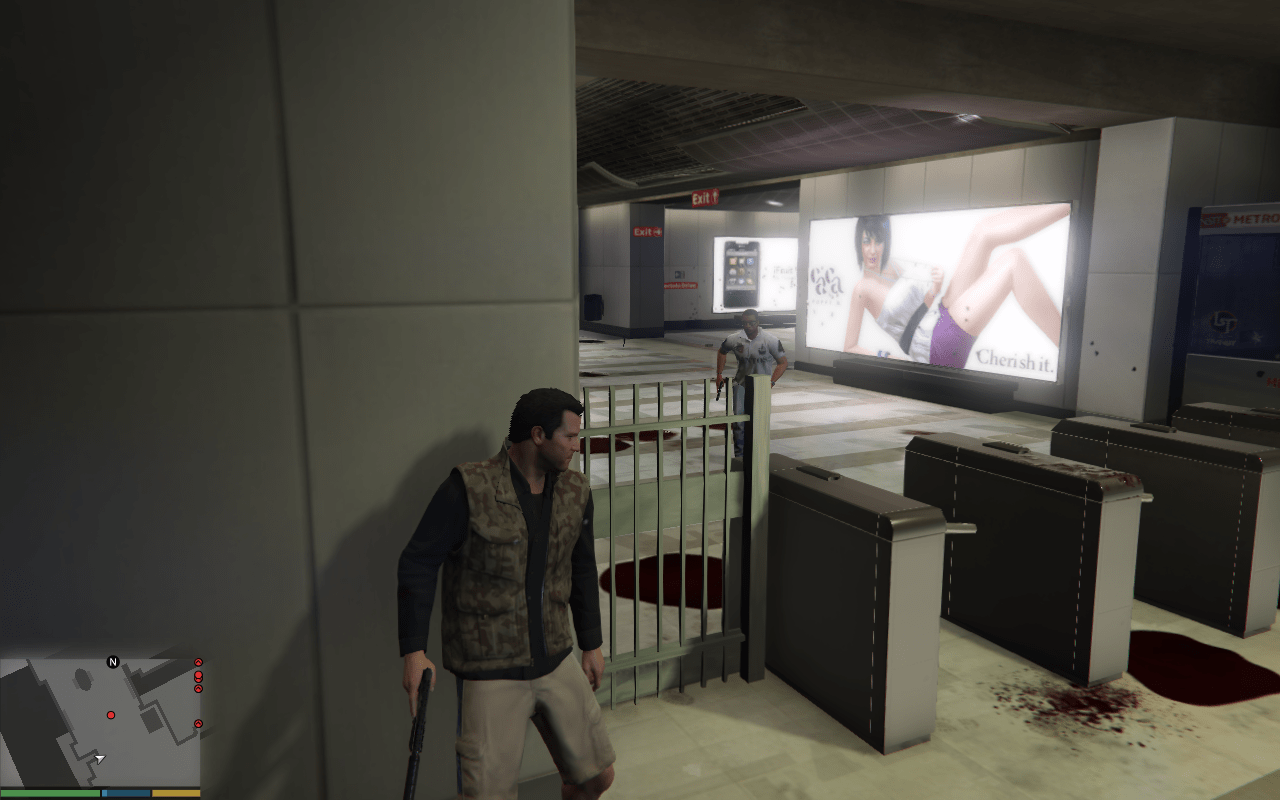The image size is (1280, 800).
Task: Click the red enemy dot in the minimap center
Action: point(110,715)
